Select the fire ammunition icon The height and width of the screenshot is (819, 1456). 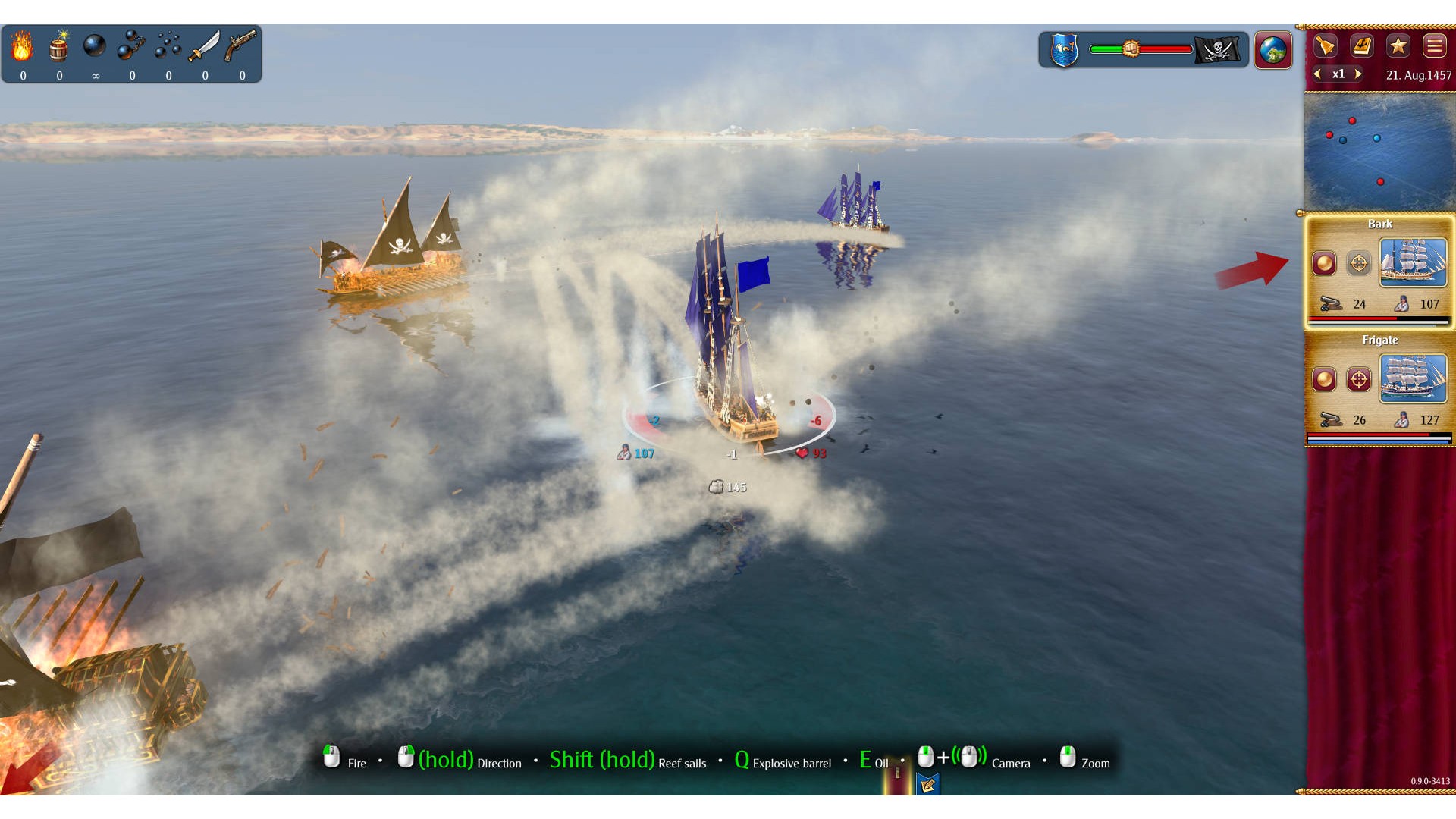tap(22, 47)
